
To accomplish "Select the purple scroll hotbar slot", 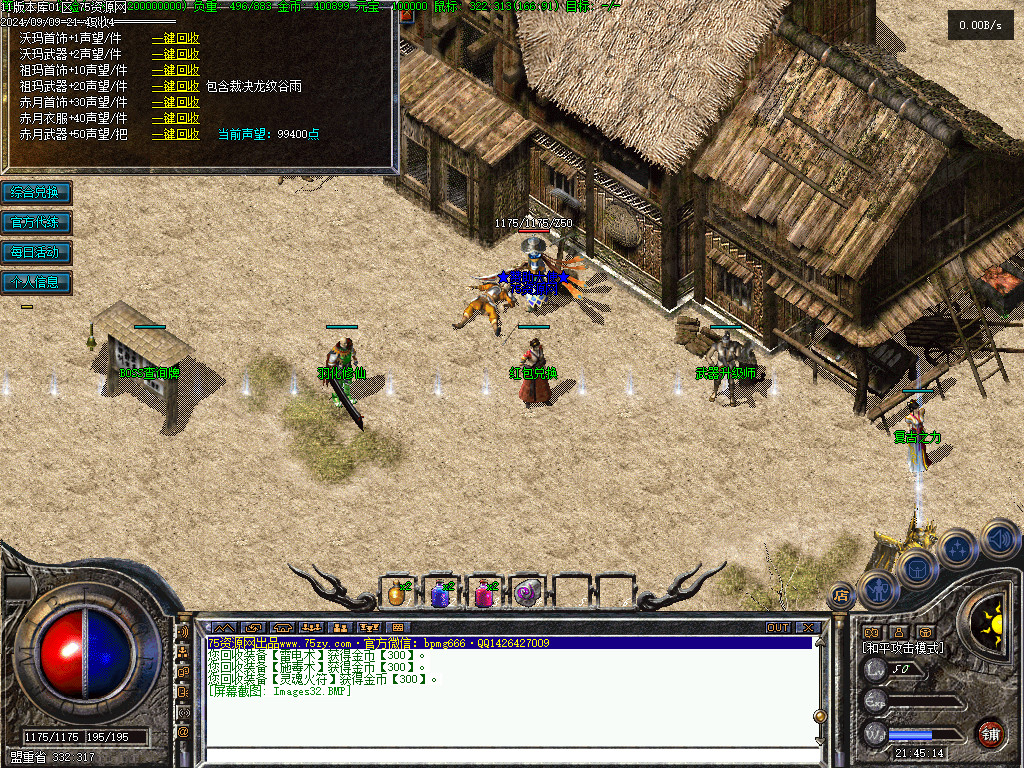I will [x=527, y=593].
